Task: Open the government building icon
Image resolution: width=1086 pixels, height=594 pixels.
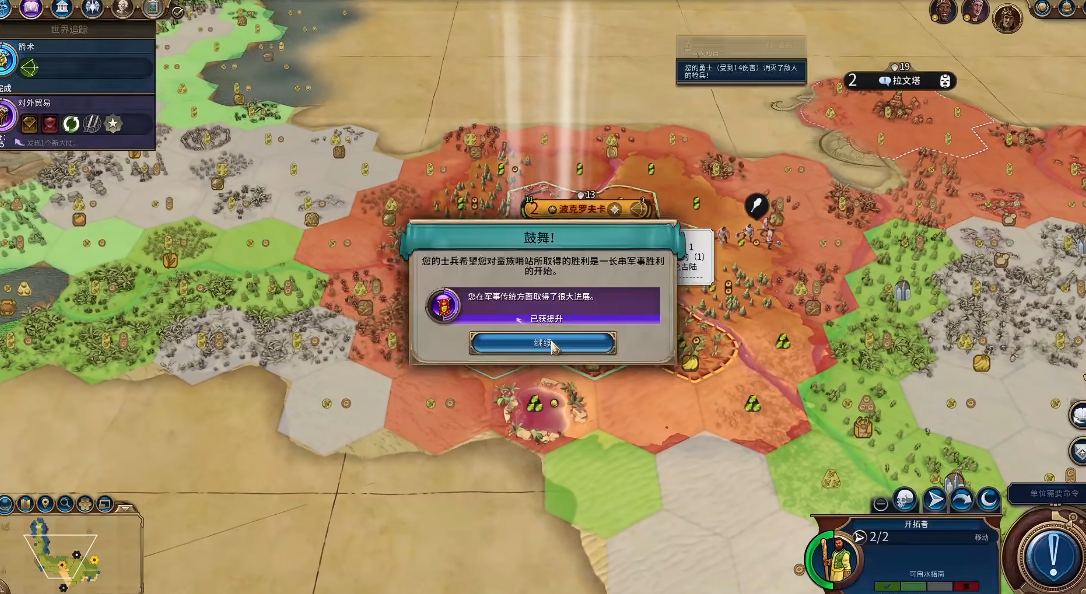Action: pyautogui.click(x=61, y=9)
